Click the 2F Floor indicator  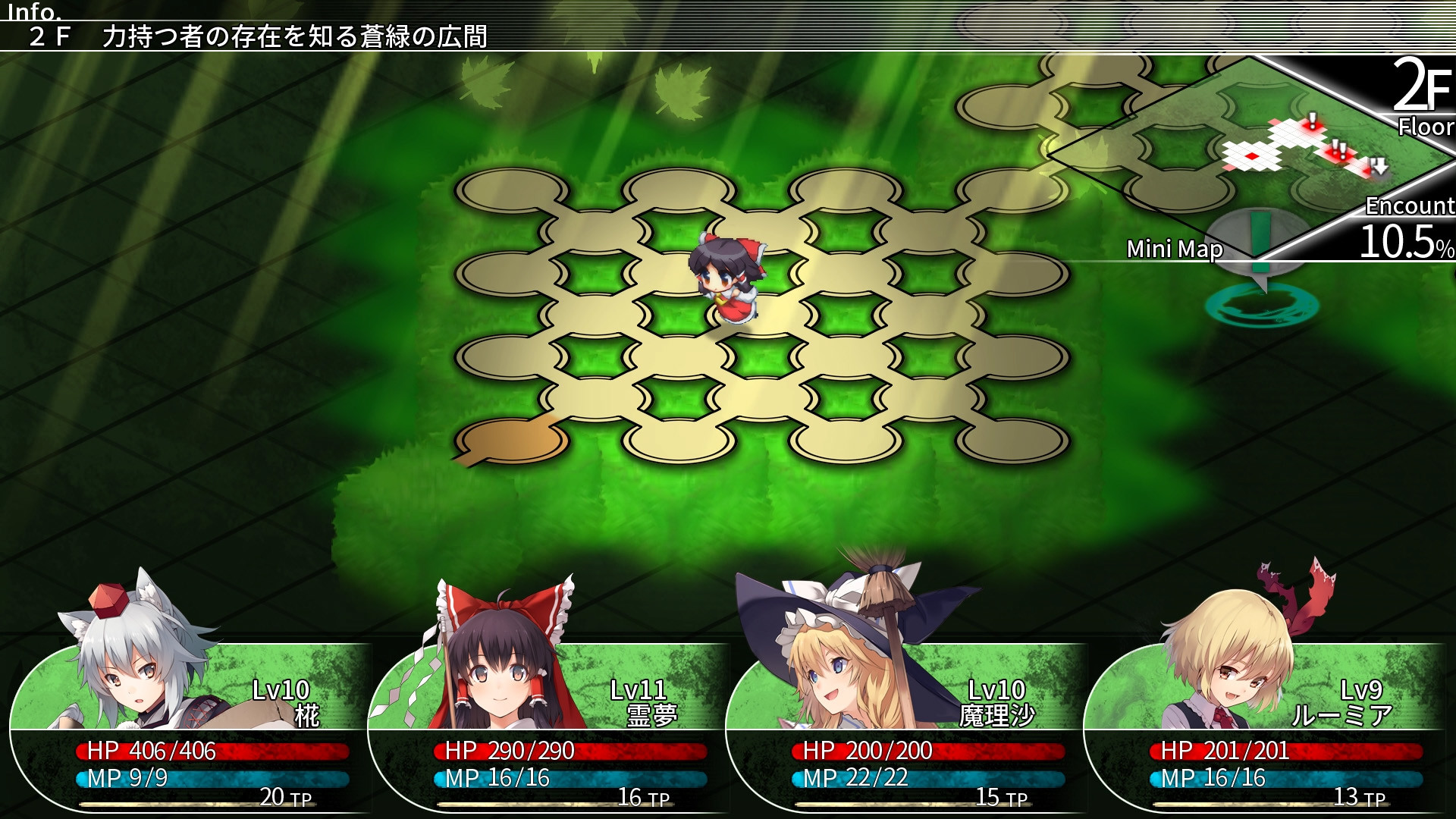point(1422,95)
